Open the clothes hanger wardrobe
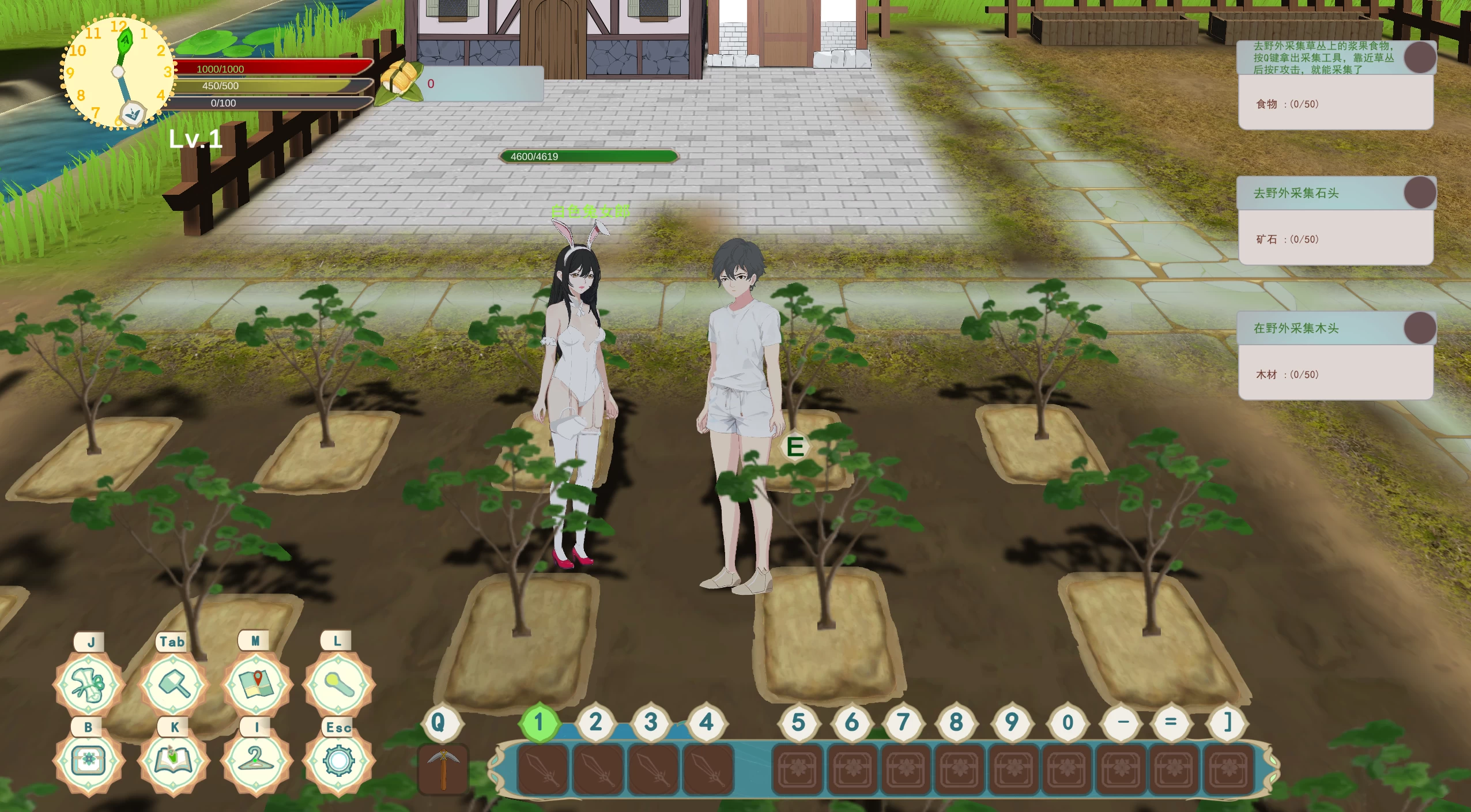 257,761
